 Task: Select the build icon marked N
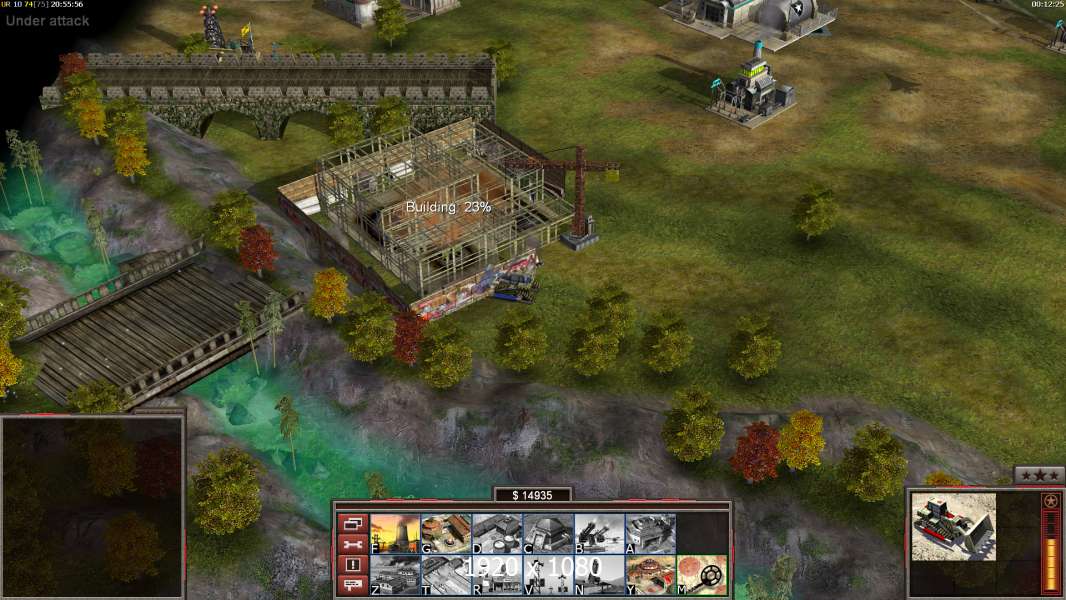tap(599, 575)
